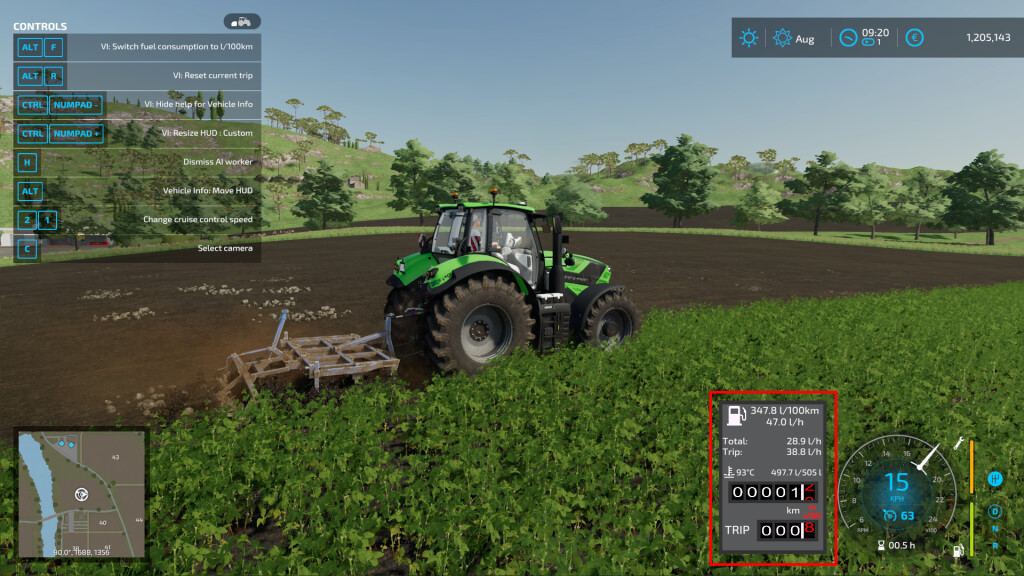Image resolution: width=1024 pixels, height=576 pixels.
Task: Click the hourglass operating hours icon
Action: (x=881, y=545)
